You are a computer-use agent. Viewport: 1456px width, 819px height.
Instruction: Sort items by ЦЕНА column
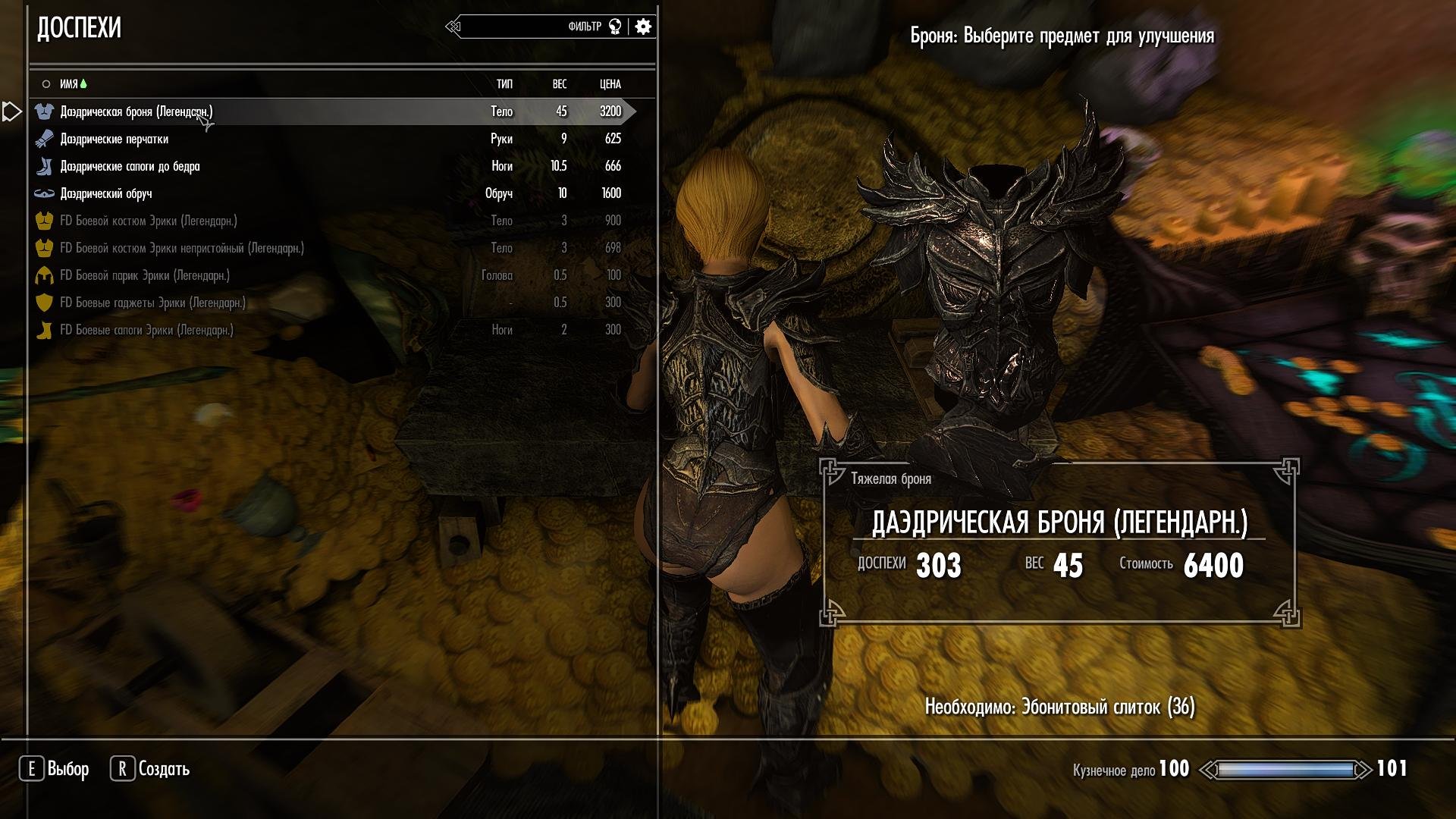pos(610,84)
